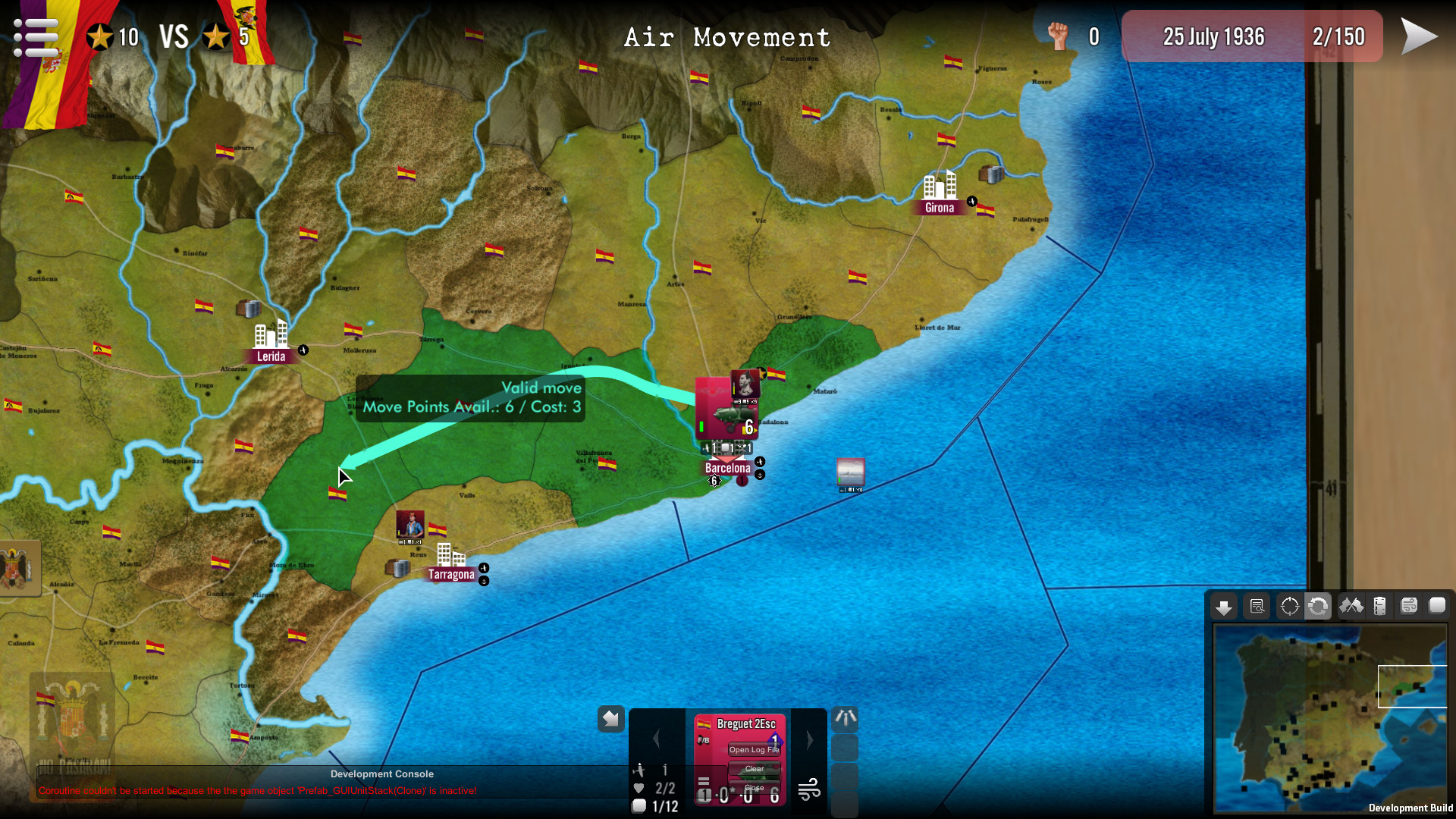Select the crossed flags minimap filter icon

[x=1350, y=606]
